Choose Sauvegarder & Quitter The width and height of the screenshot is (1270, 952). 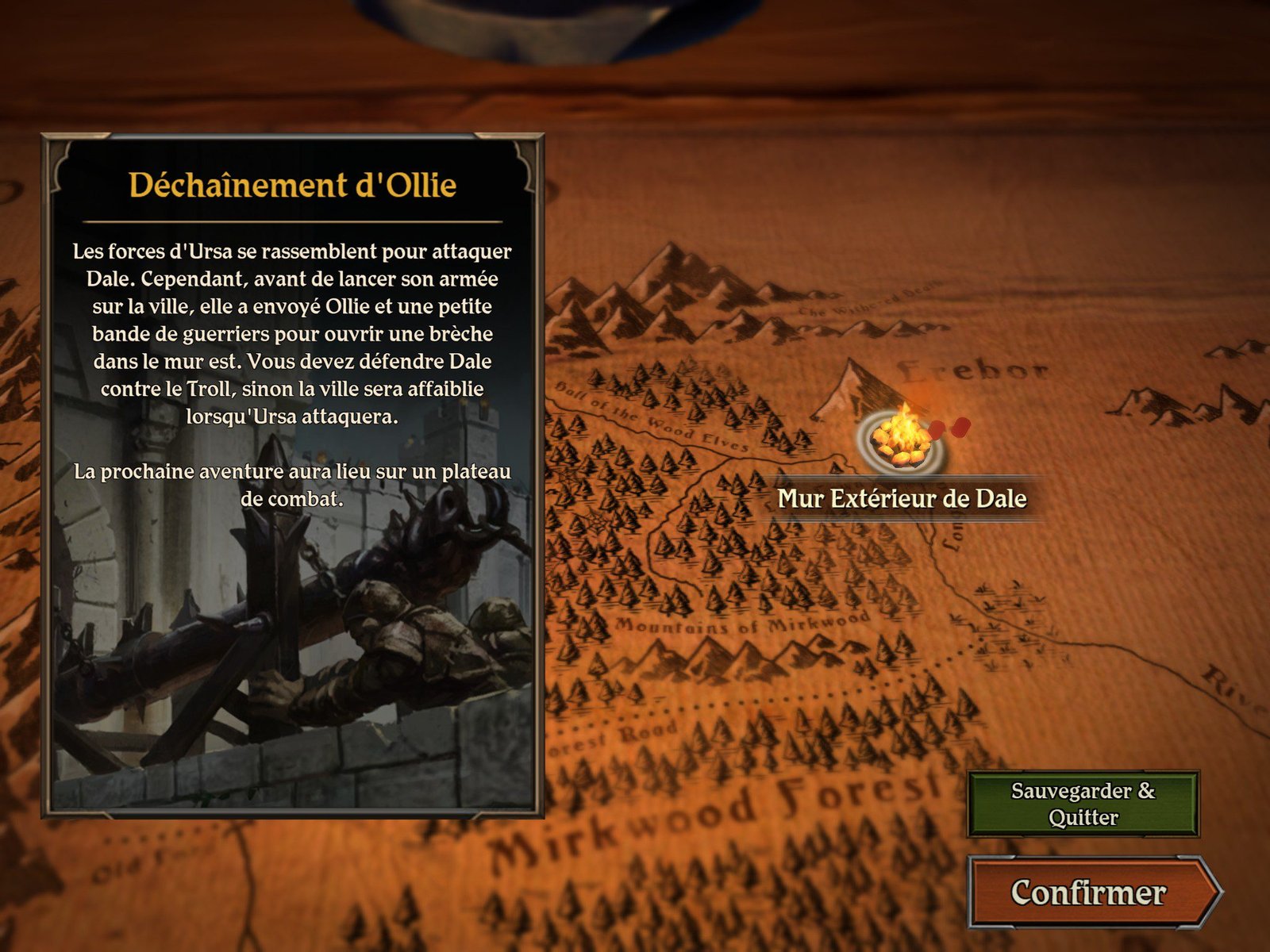click(x=1083, y=804)
